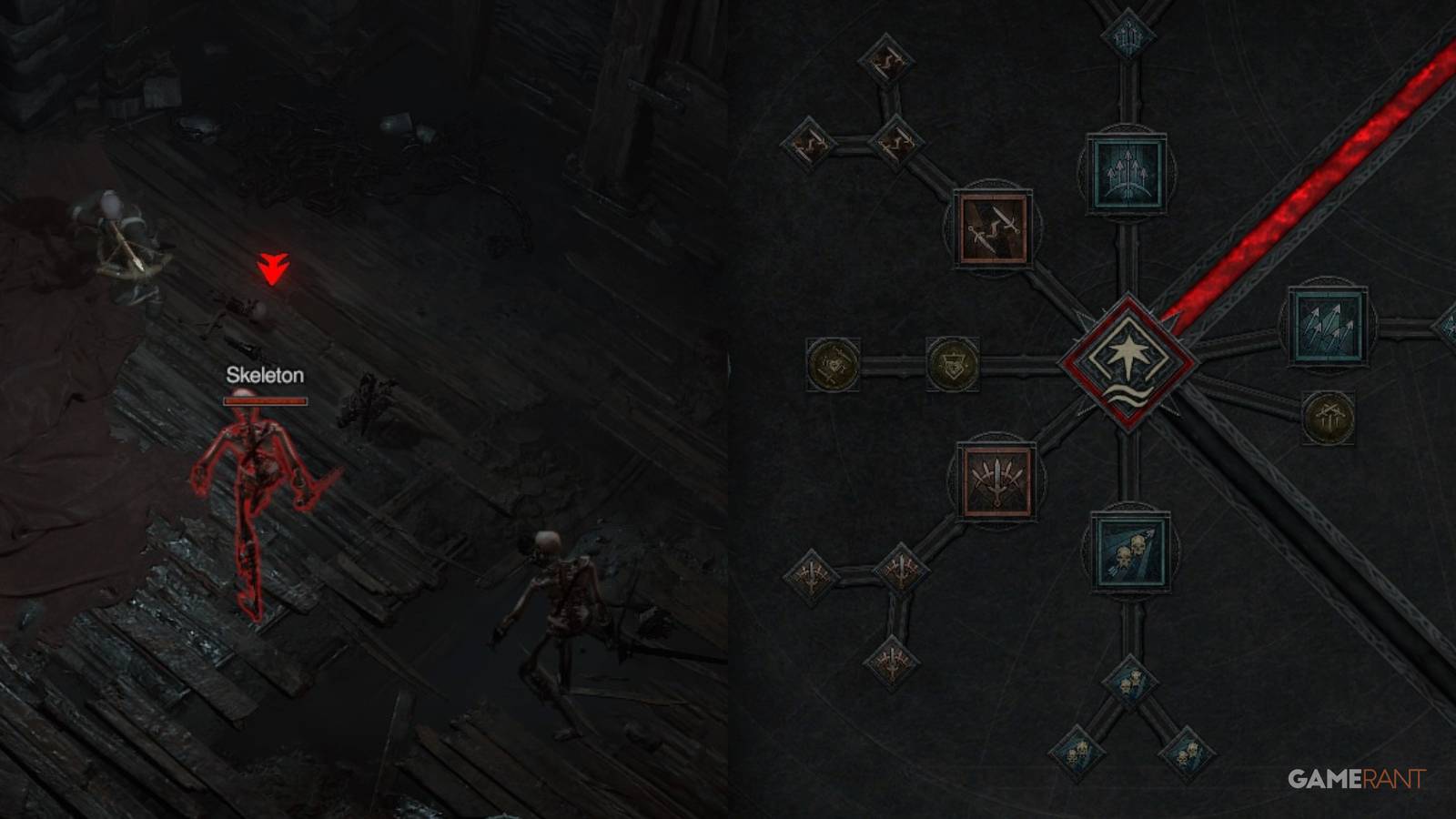Select the bottom-right paired skull node
This screenshot has width=1456, height=819.
[x=1188, y=755]
